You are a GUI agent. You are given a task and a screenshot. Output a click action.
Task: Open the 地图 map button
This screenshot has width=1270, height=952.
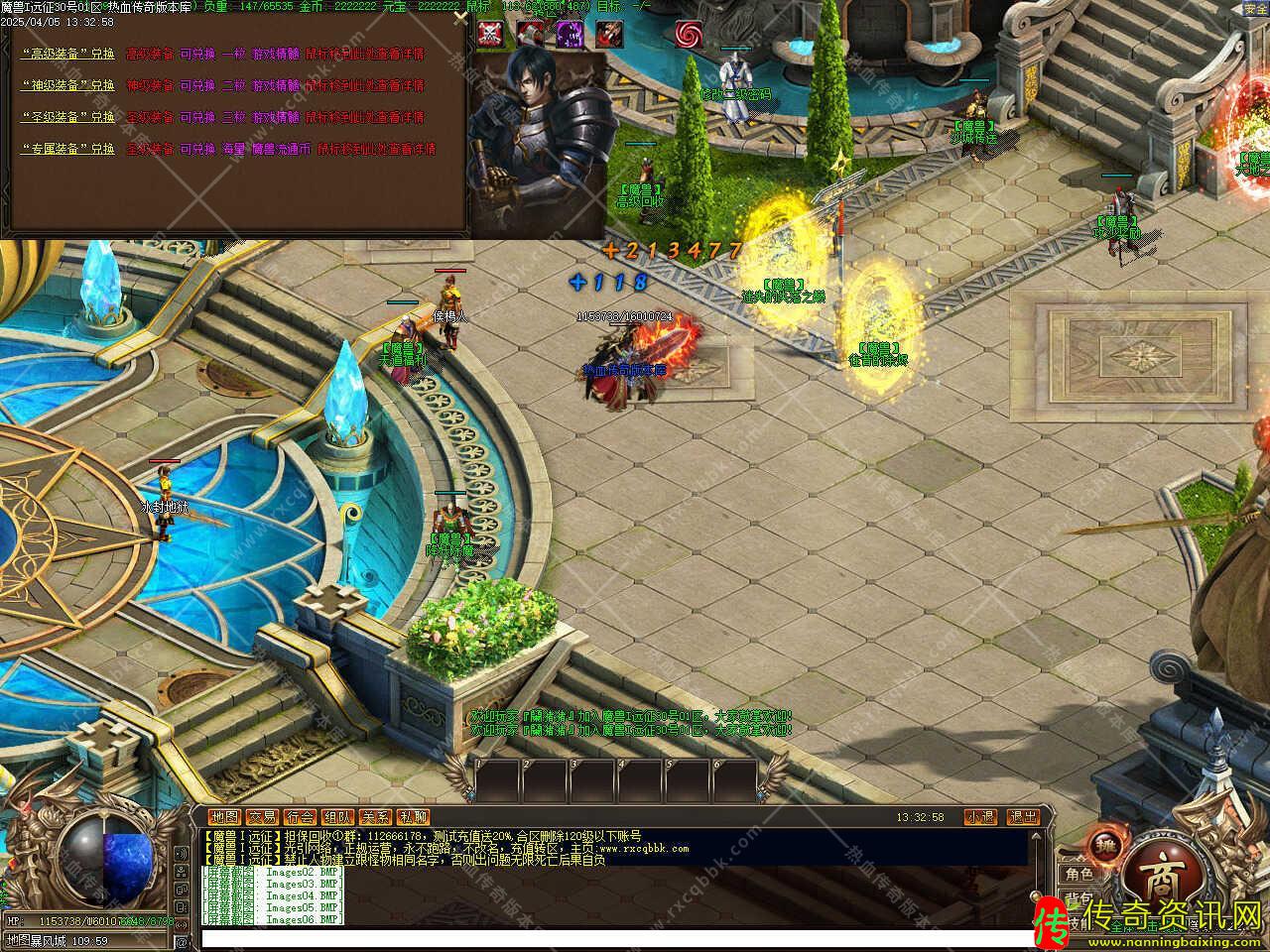tap(224, 817)
